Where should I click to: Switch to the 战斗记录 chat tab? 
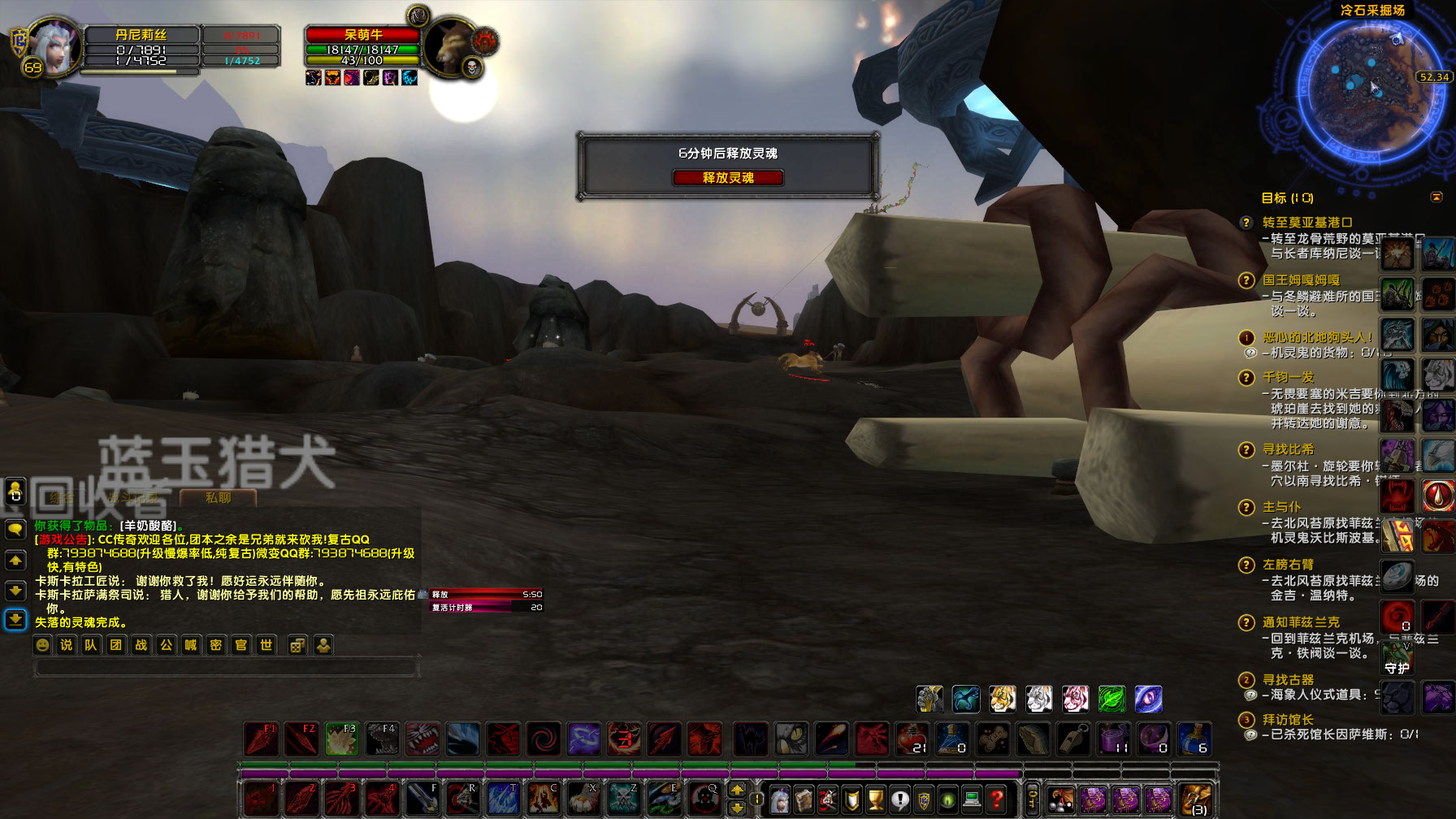132,498
